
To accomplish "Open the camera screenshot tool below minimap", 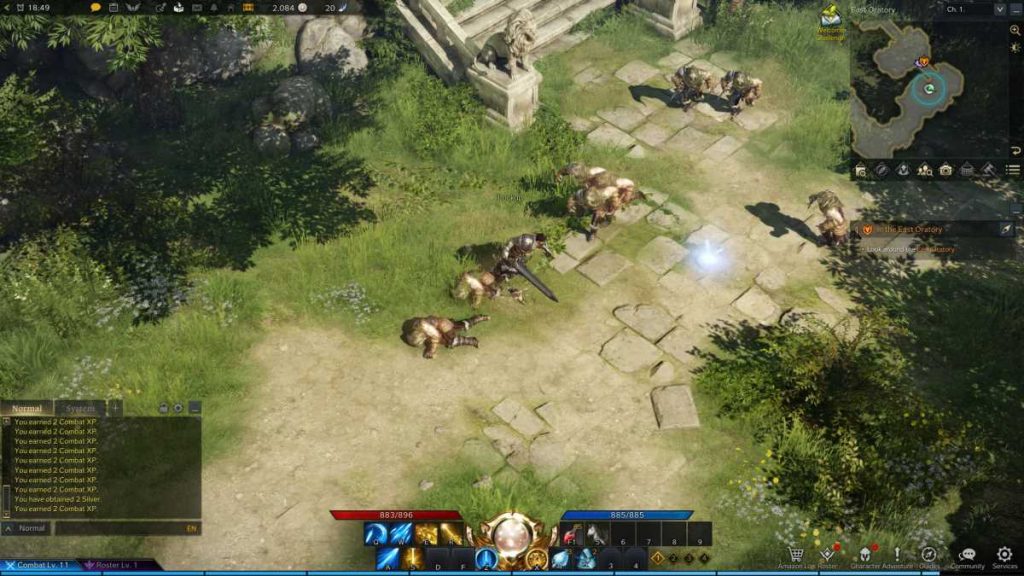I will pyautogui.click(x=946, y=170).
